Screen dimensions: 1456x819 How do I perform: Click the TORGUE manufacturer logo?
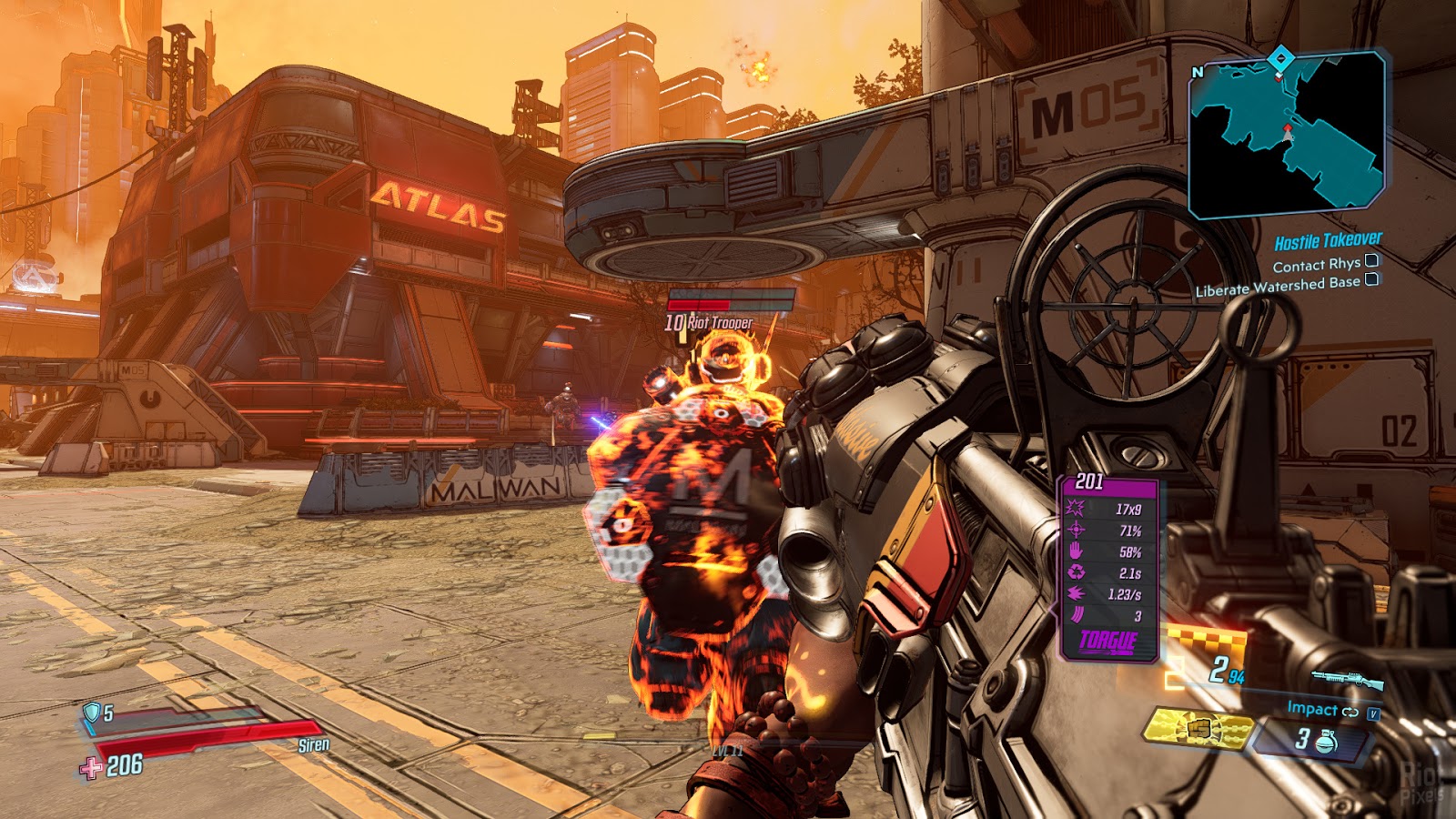point(1108,640)
